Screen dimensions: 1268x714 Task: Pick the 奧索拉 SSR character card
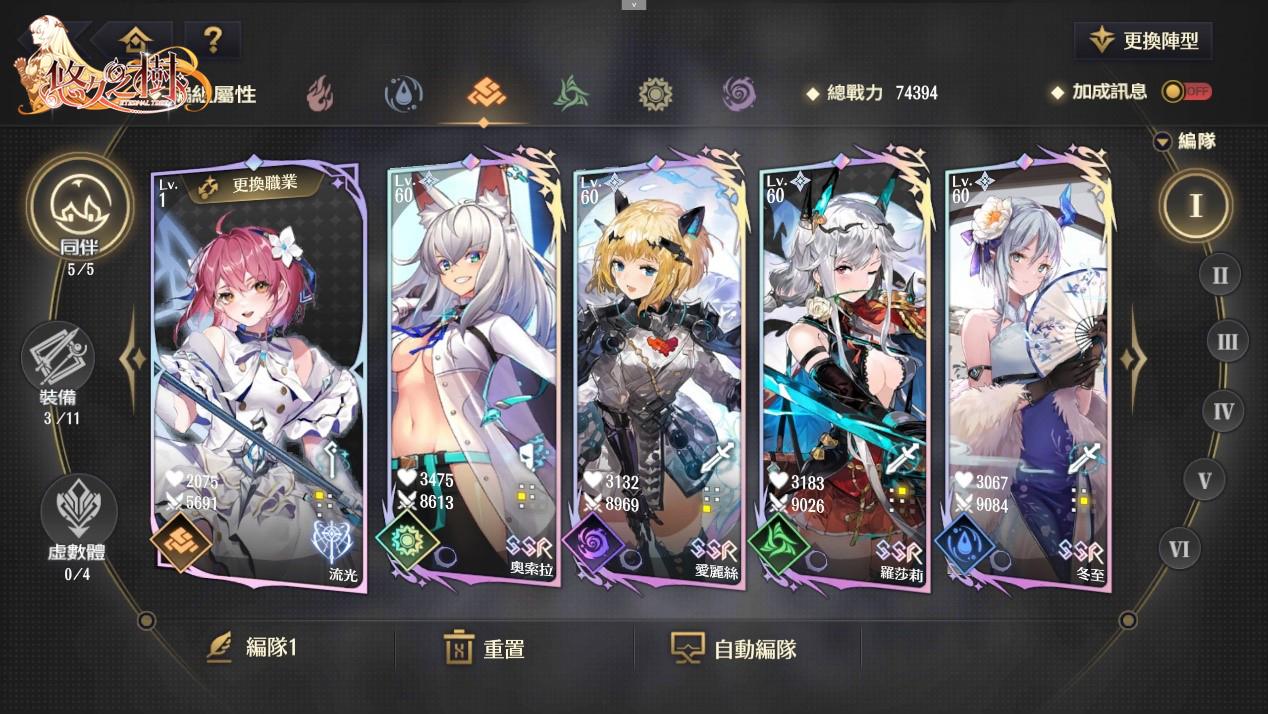pos(471,370)
